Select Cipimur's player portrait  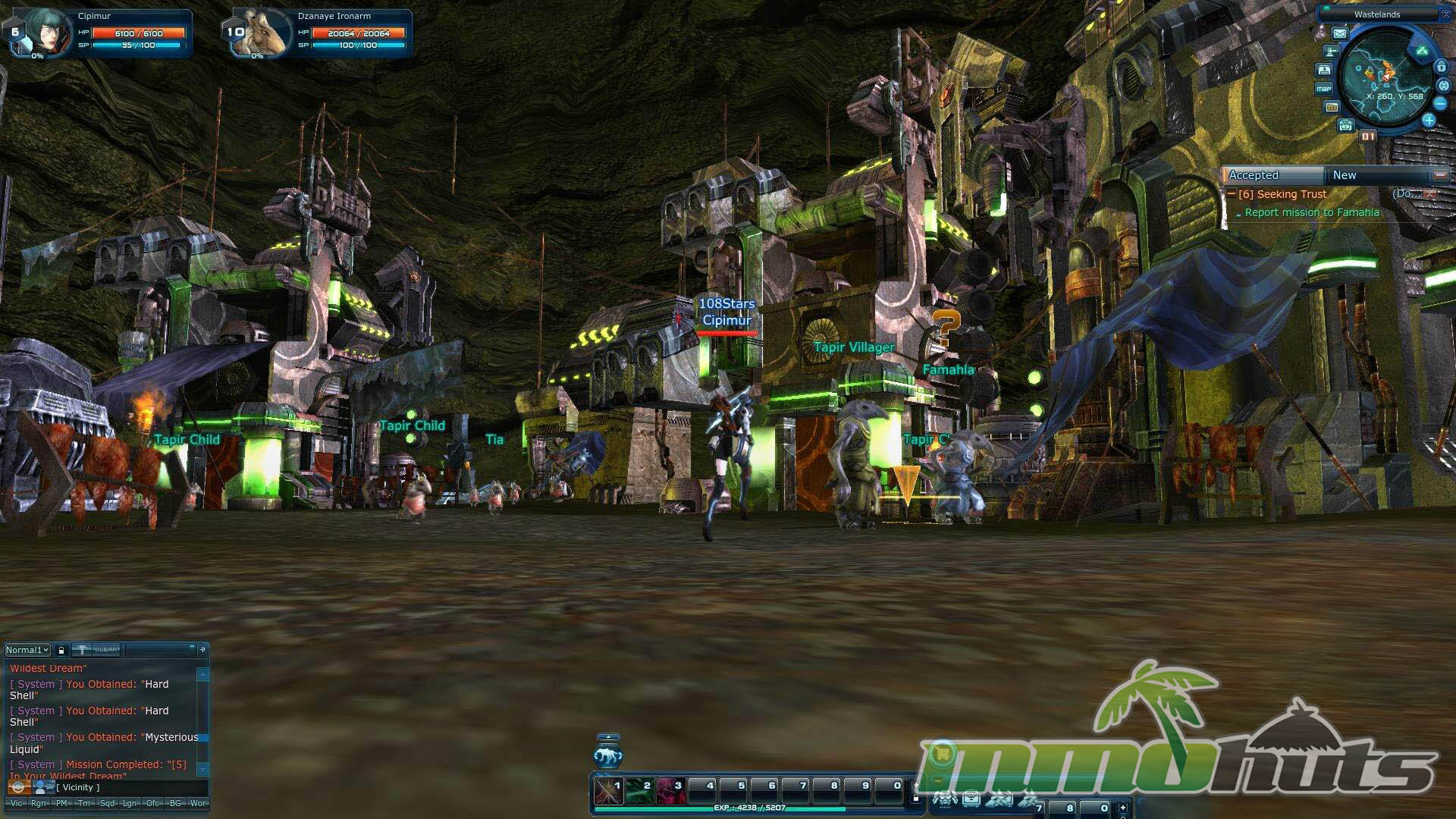pyautogui.click(x=47, y=32)
